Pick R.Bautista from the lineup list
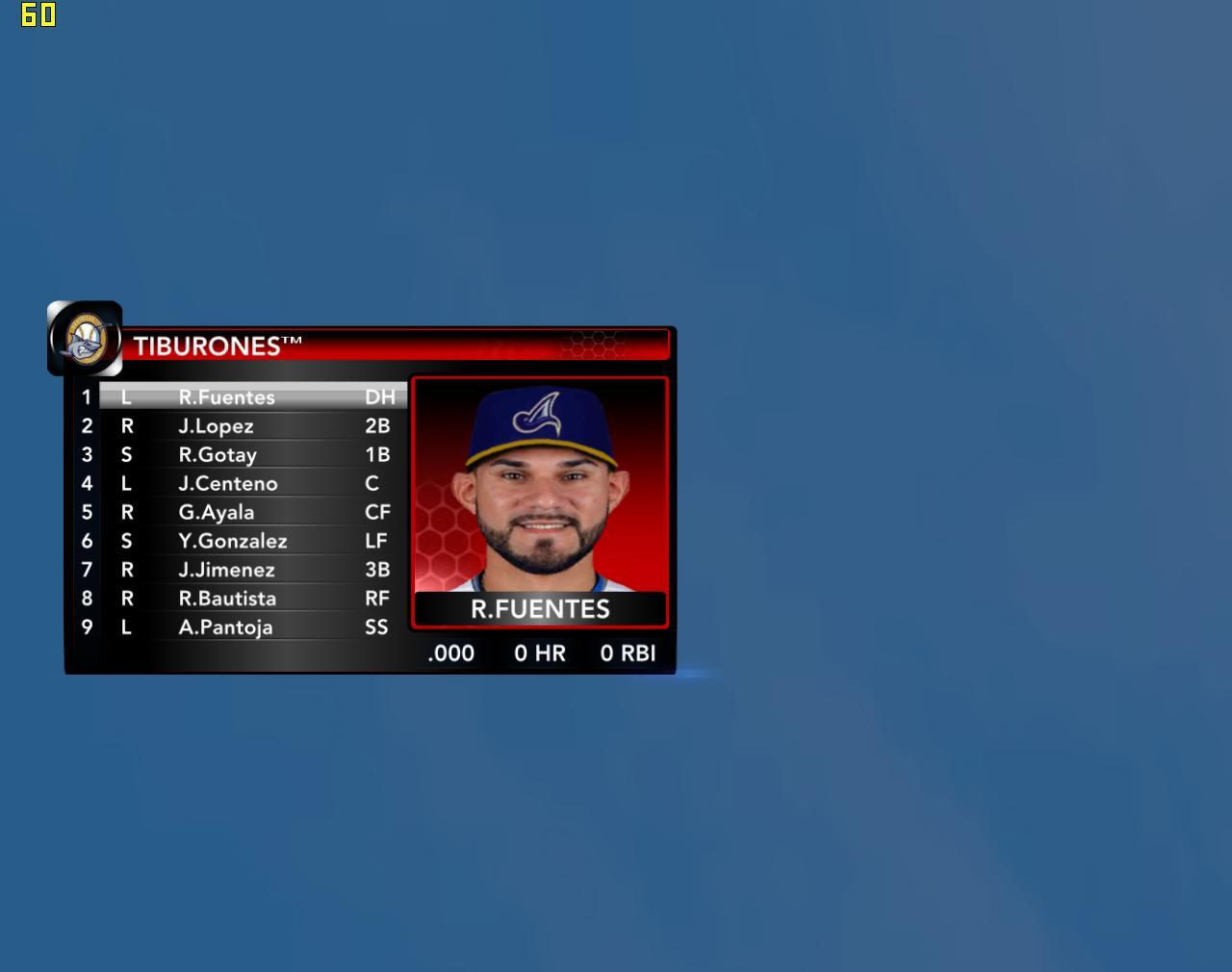 227,599
